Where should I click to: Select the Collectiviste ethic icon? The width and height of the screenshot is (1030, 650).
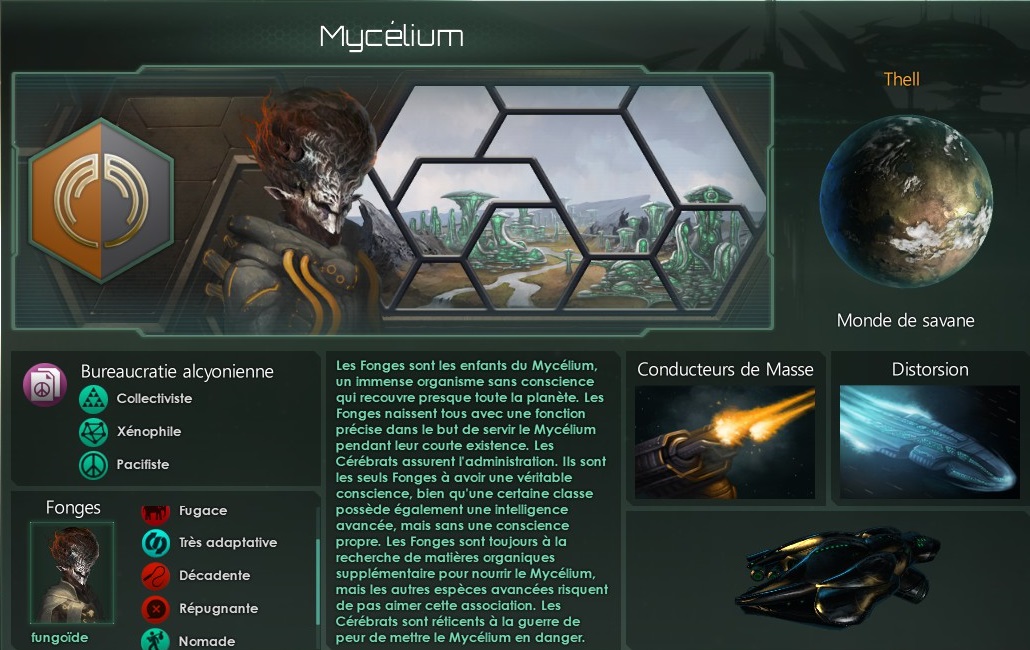pos(93,399)
